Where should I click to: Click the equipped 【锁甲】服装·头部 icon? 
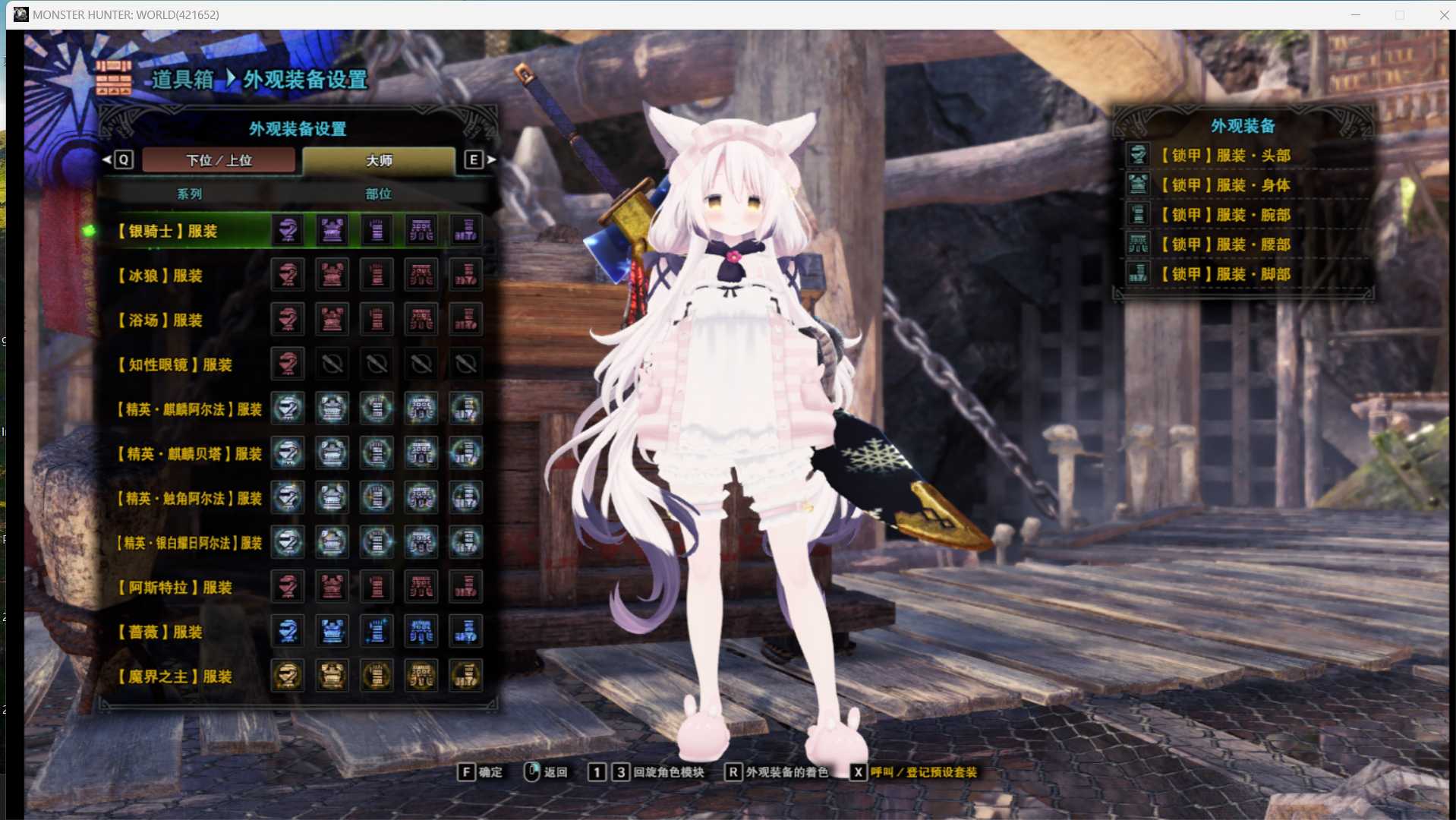(x=1138, y=154)
